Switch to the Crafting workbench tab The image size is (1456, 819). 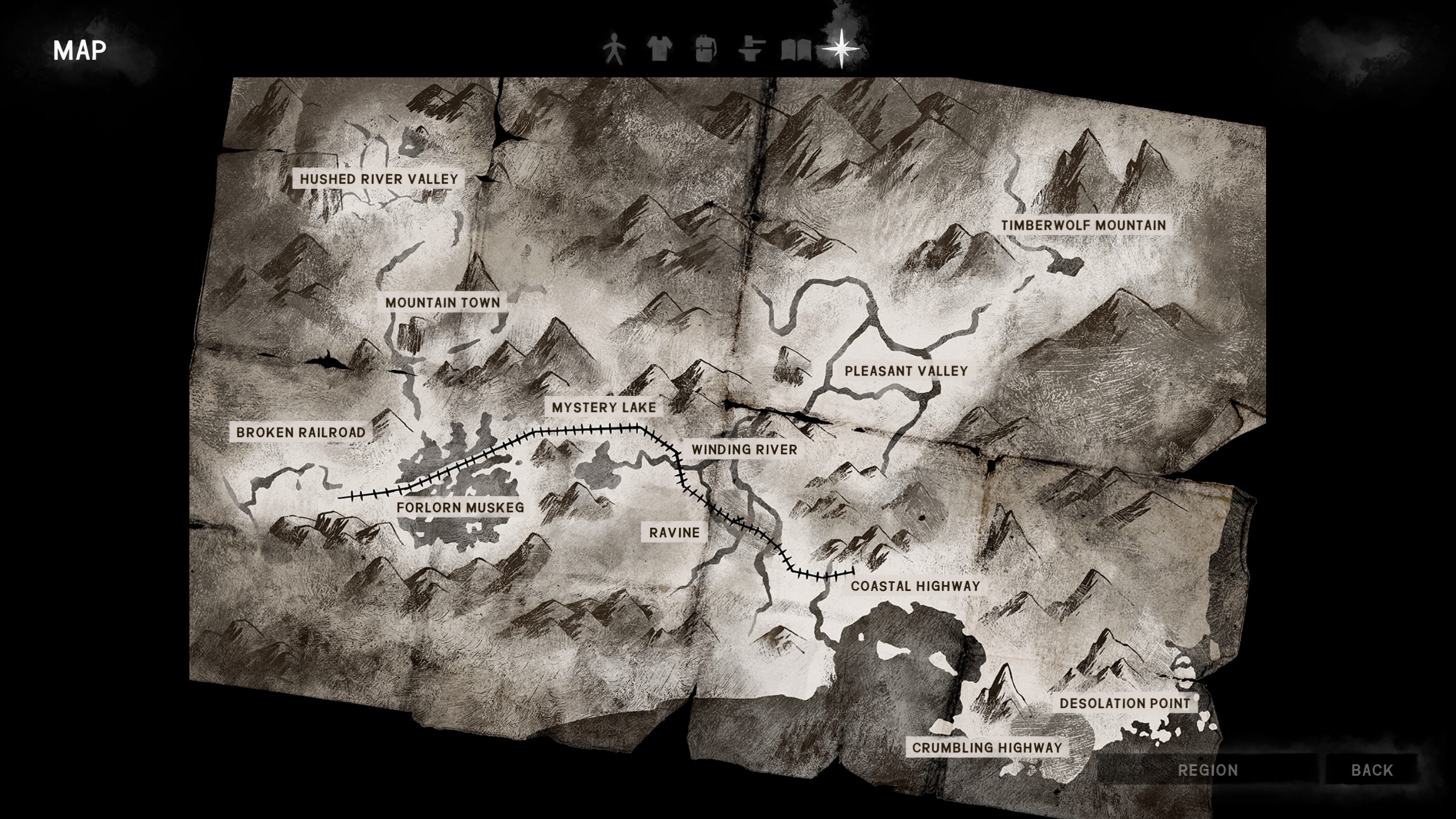(x=752, y=49)
